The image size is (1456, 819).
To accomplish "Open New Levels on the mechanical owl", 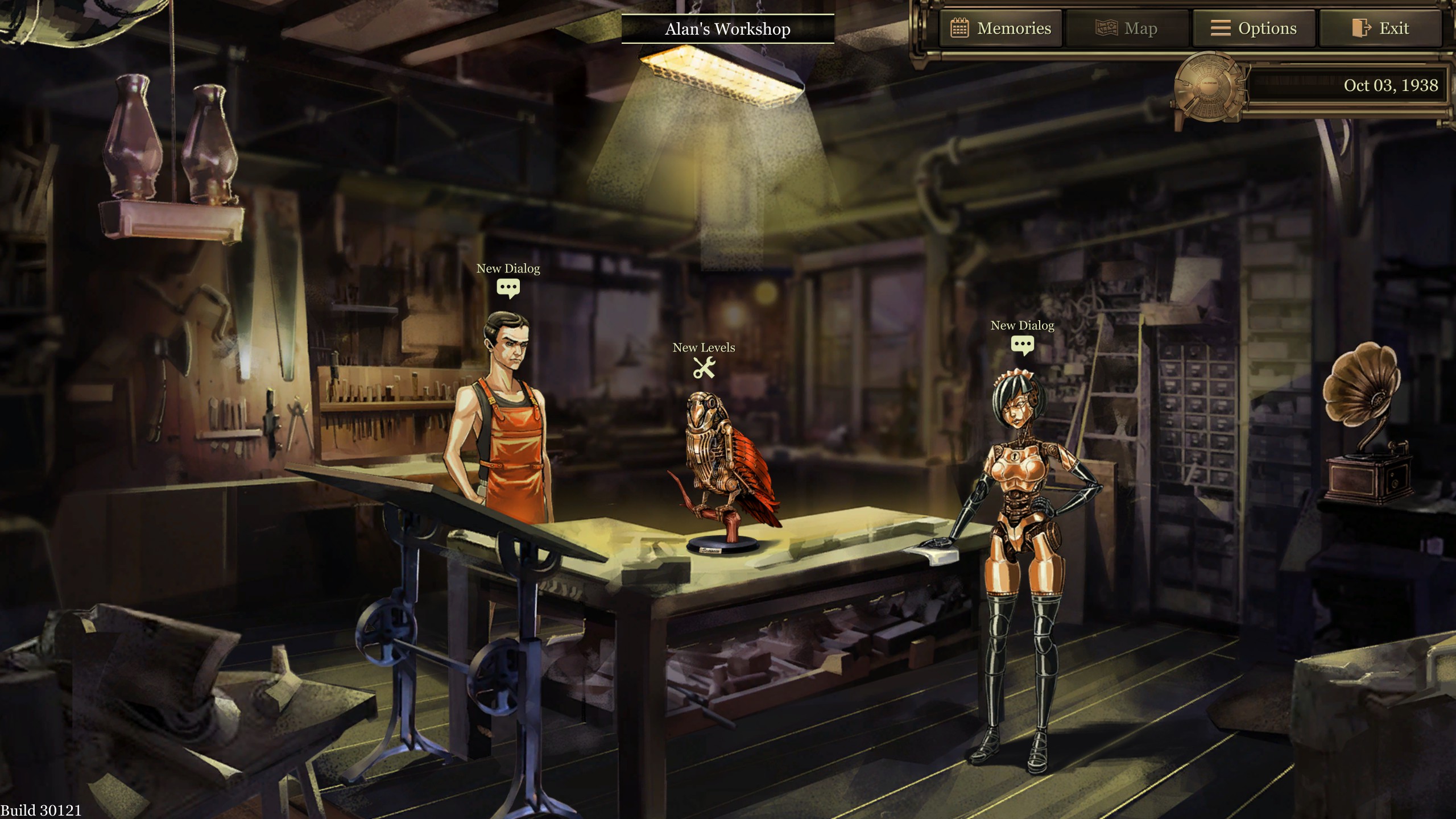I will click(x=704, y=368).
